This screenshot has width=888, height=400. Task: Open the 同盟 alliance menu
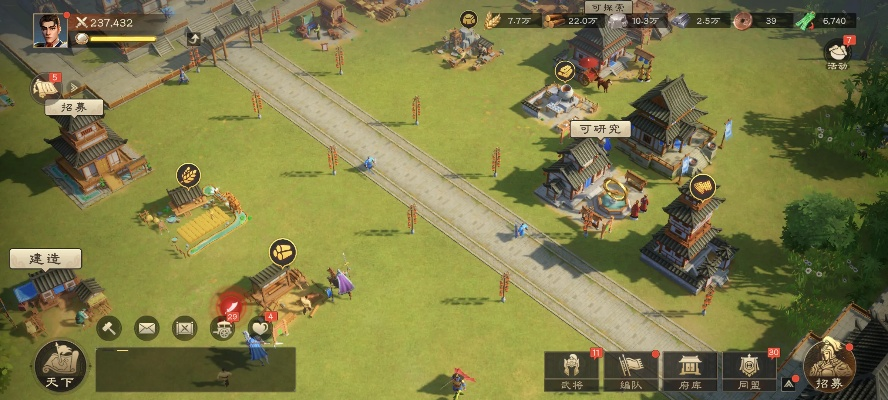[749, 371]
